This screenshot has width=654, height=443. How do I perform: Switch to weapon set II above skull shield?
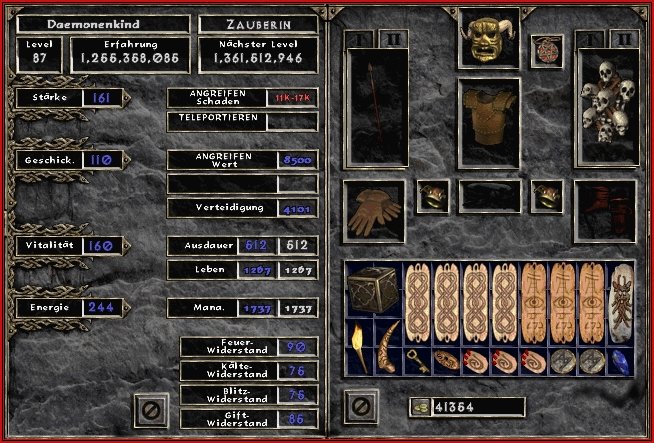tap(623, 38)
